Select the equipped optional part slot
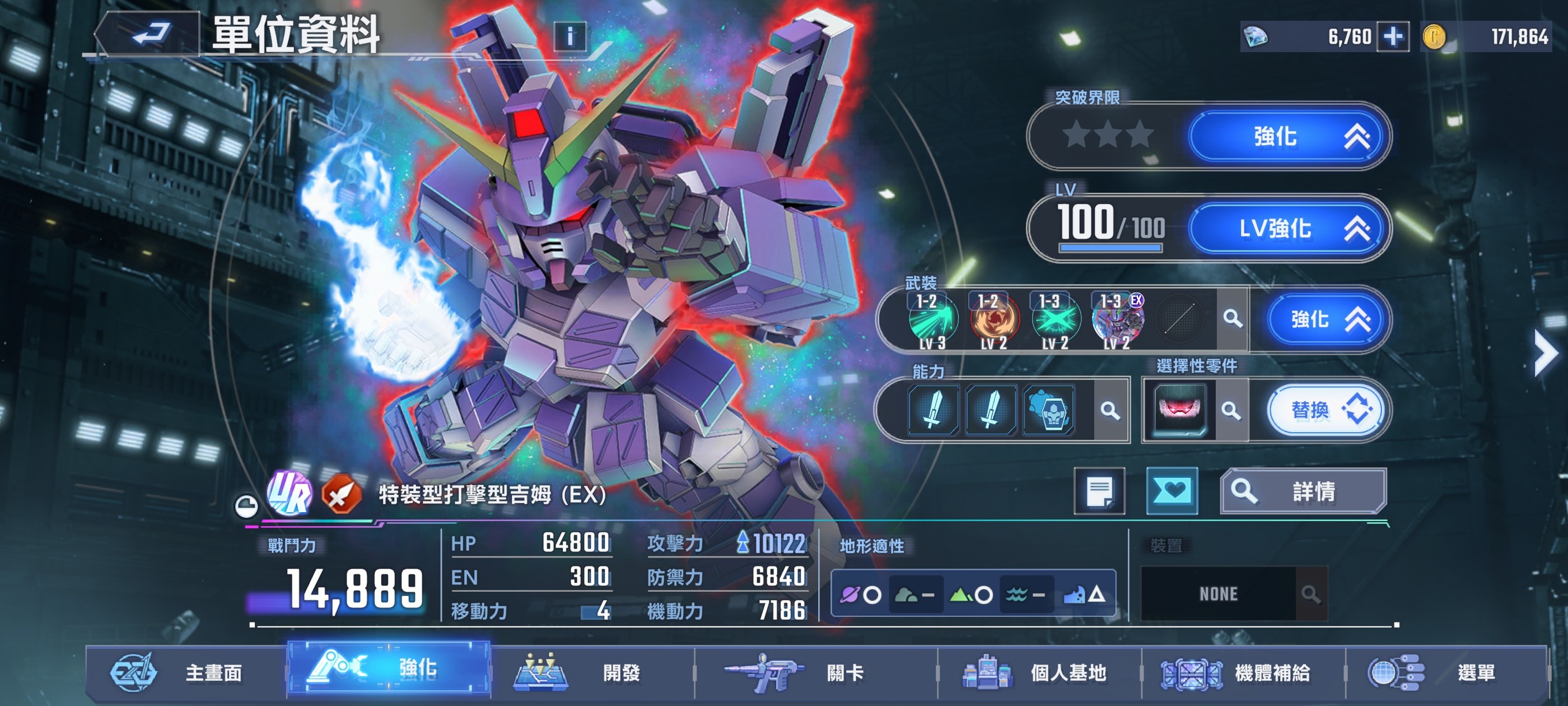This screenshot has height=706, width=1568. [x=1179, y=410]
